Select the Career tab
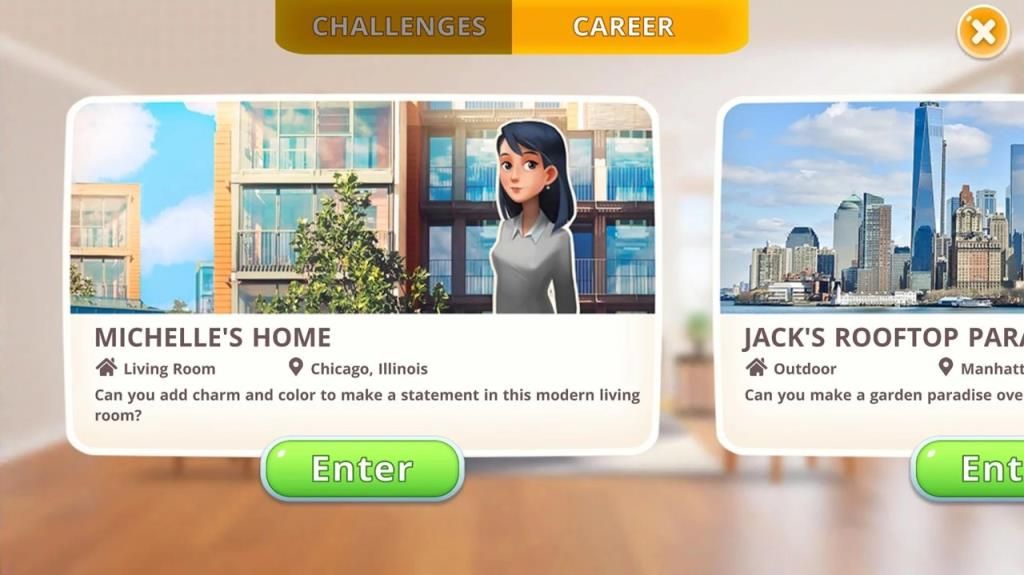Screen dimensions: 1024x575 coord(624,27)
